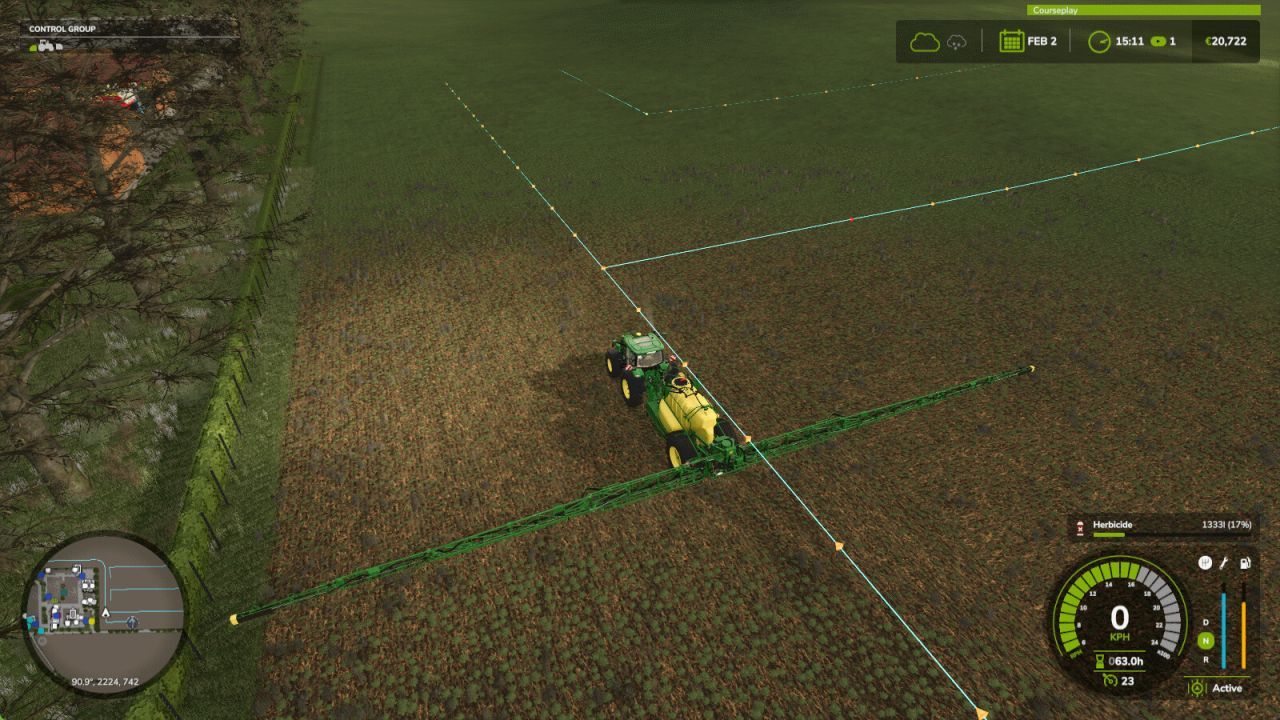This screenshot has height=720, width=1280.
Task: Click the trailer icon in Control Group
Action: (x=58, y=48)
